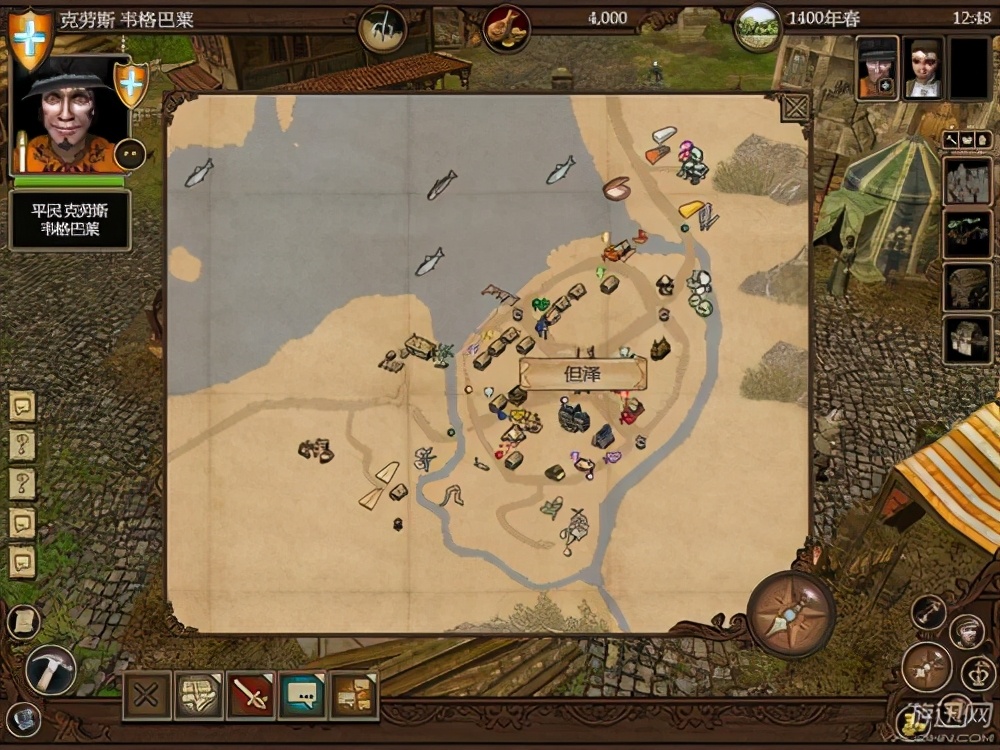
Task: Select the blue speech bubble action
Action: 302,694
